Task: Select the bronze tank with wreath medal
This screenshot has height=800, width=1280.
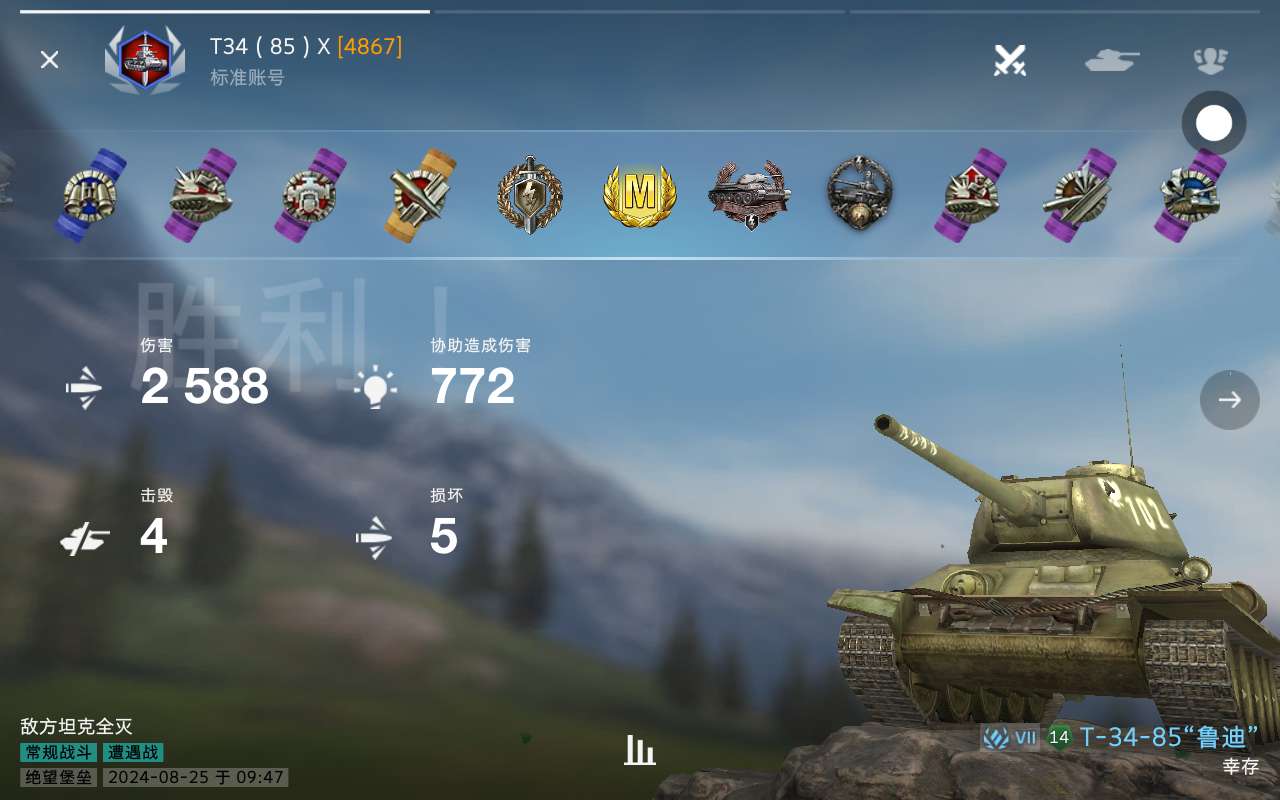Action: point(750,195)
